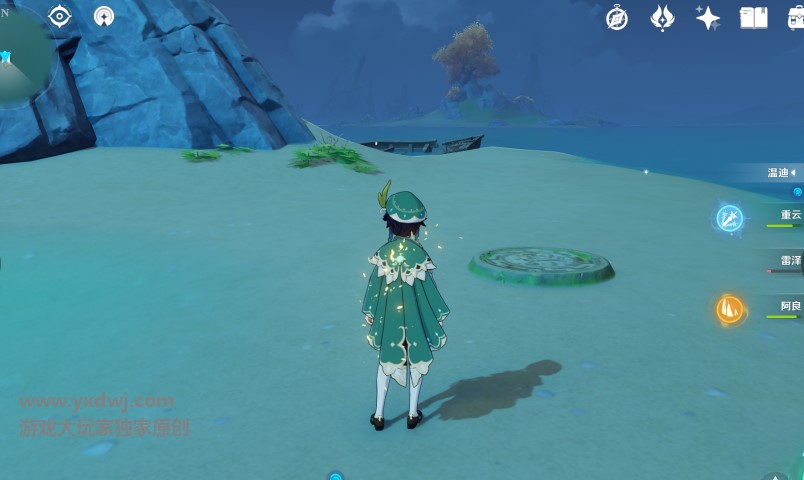This screenshot has height=480, width=804.
Task: Open the co-op signal icon
Action: 104,16
